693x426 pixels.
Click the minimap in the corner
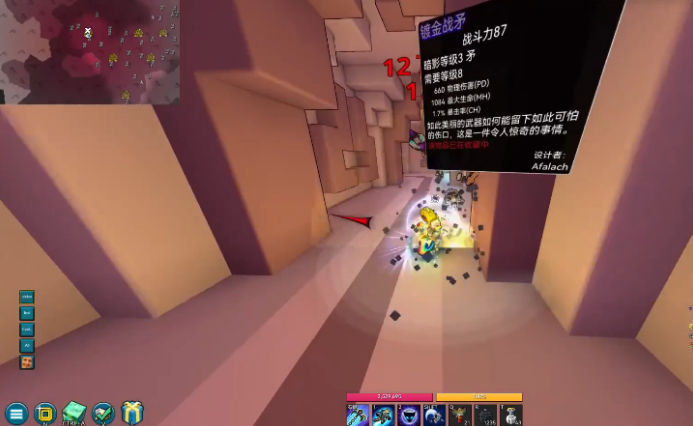[x=90, y=51]
